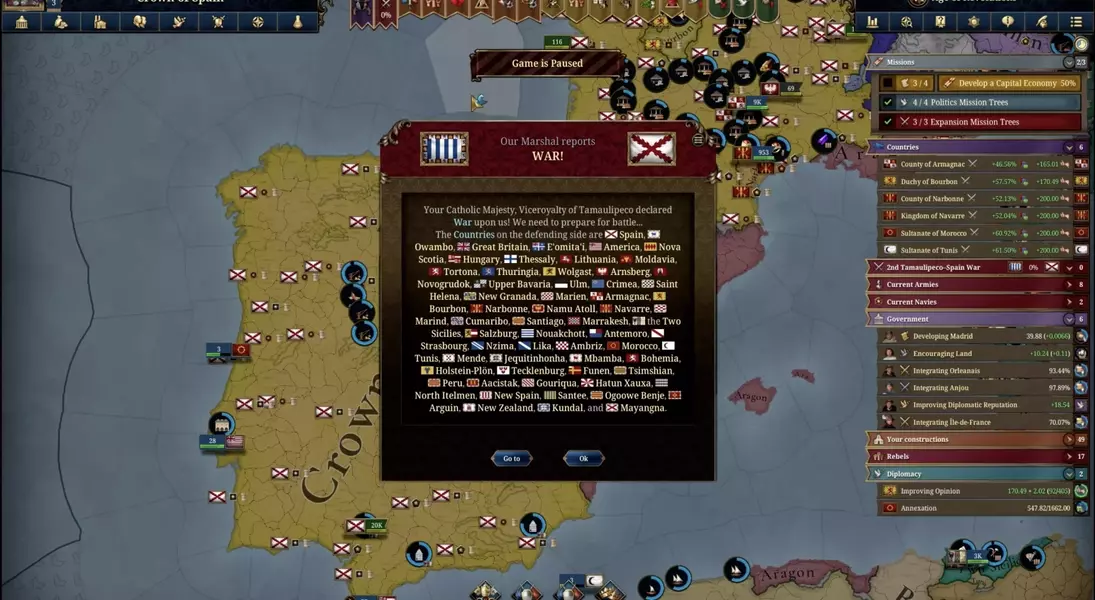Open the research flask panel
The height and width of the screenshot is (600, 1095).
click(x=297, y=22)
